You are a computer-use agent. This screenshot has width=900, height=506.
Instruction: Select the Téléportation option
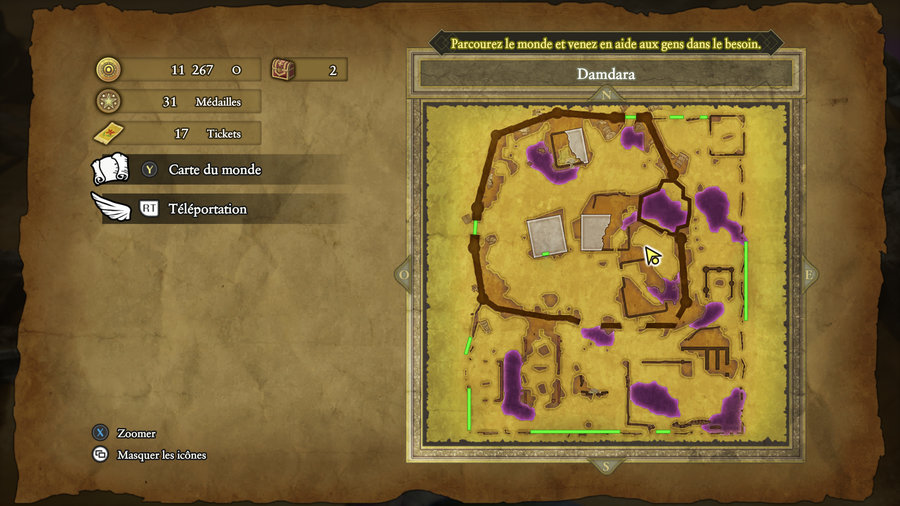(207, 209)
